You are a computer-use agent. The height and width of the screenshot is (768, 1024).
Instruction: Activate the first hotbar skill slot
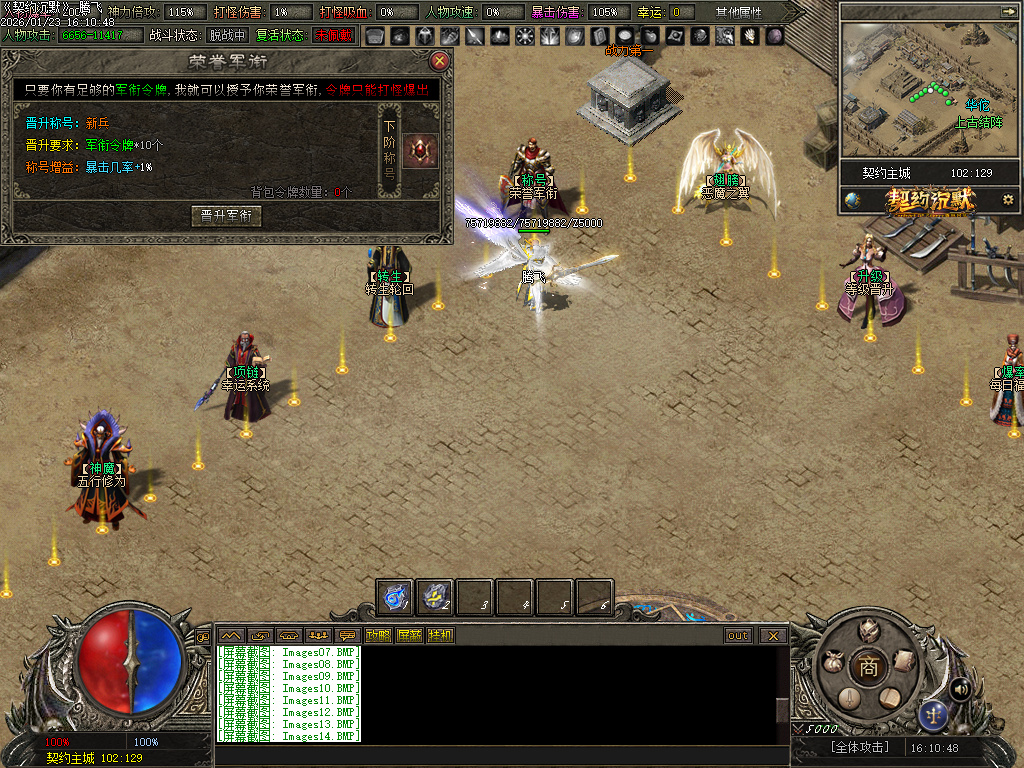click(395, 597)
